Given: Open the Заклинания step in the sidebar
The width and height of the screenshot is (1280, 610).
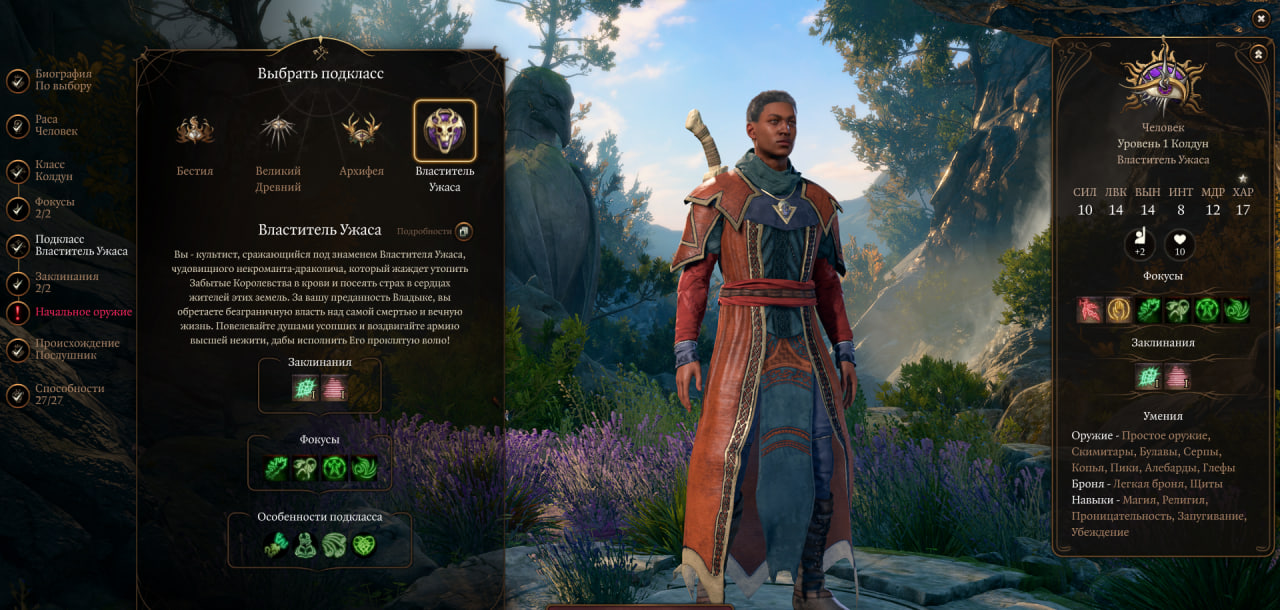Looking at the screenshot, I should (x=66, y=282).
